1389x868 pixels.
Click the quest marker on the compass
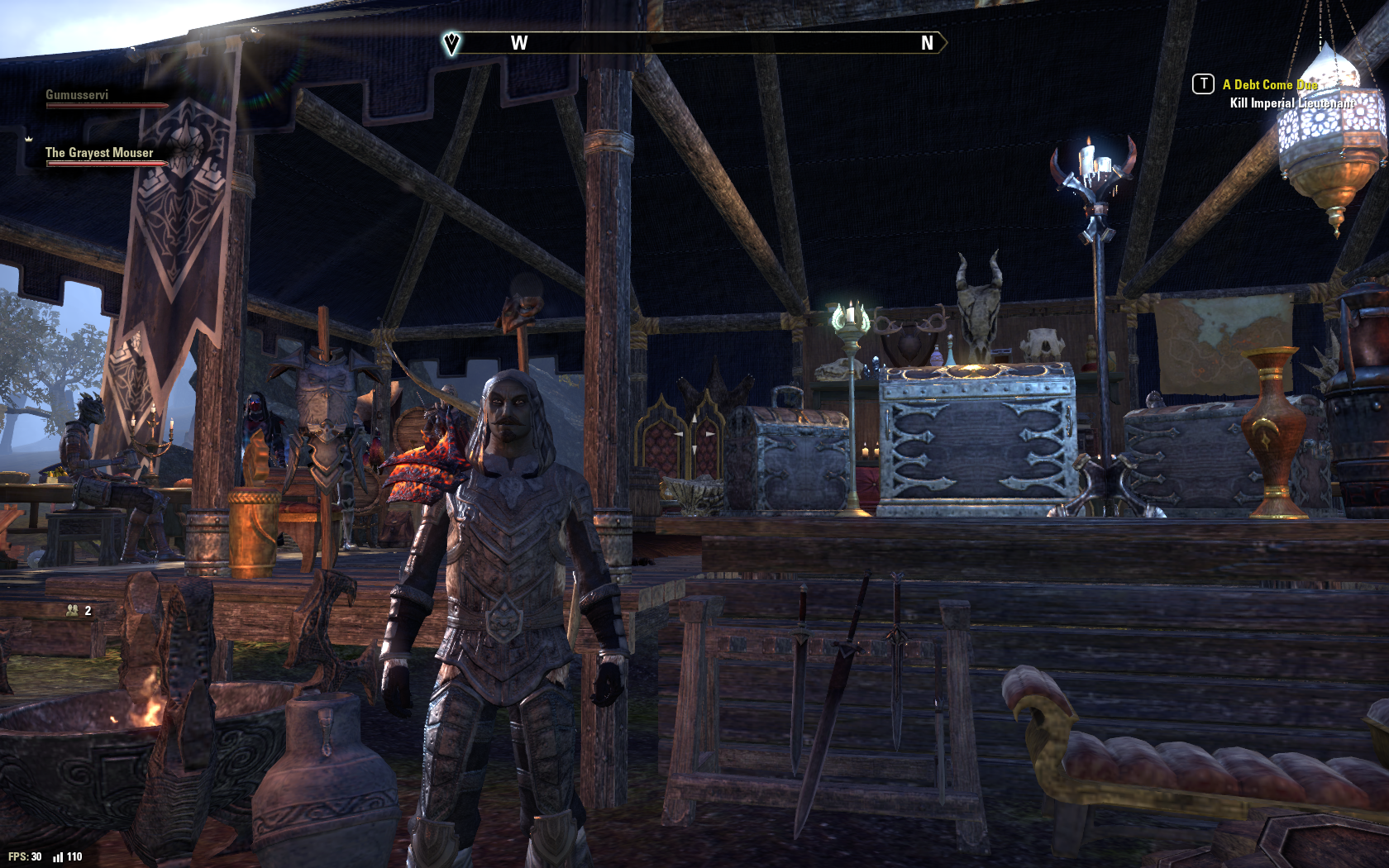coord(451,43)
